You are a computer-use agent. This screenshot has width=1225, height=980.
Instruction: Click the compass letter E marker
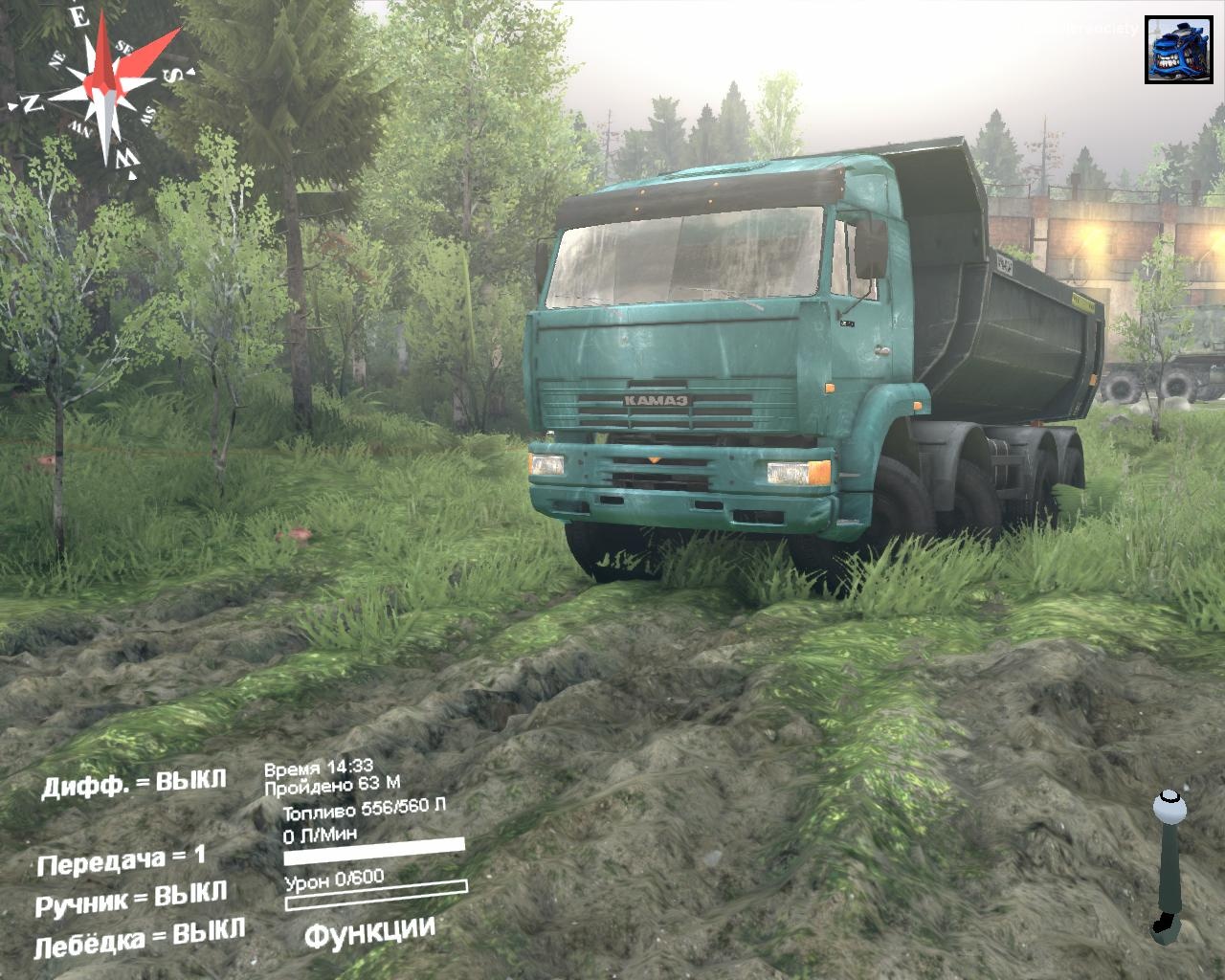[80, 18]
